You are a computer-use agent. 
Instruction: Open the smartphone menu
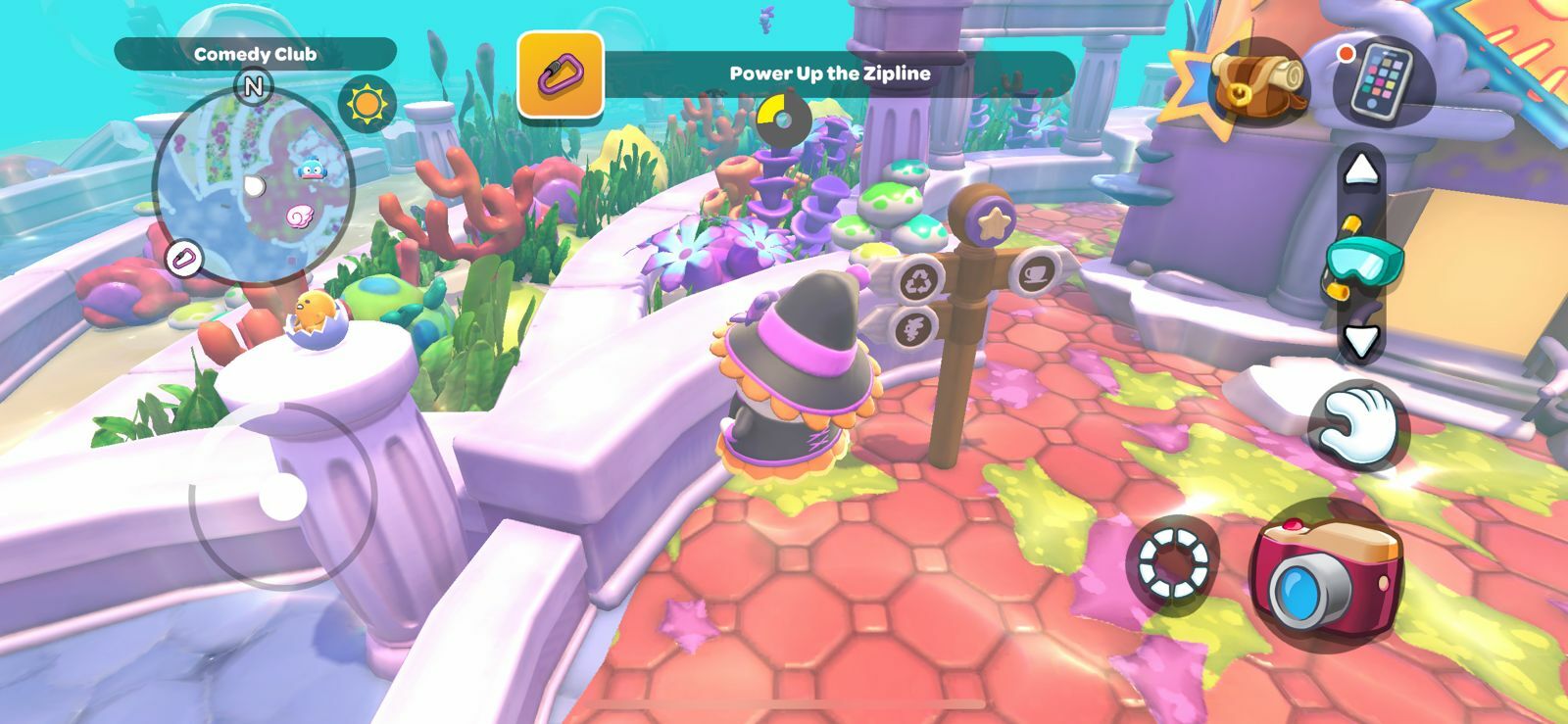click(1383, 80)
